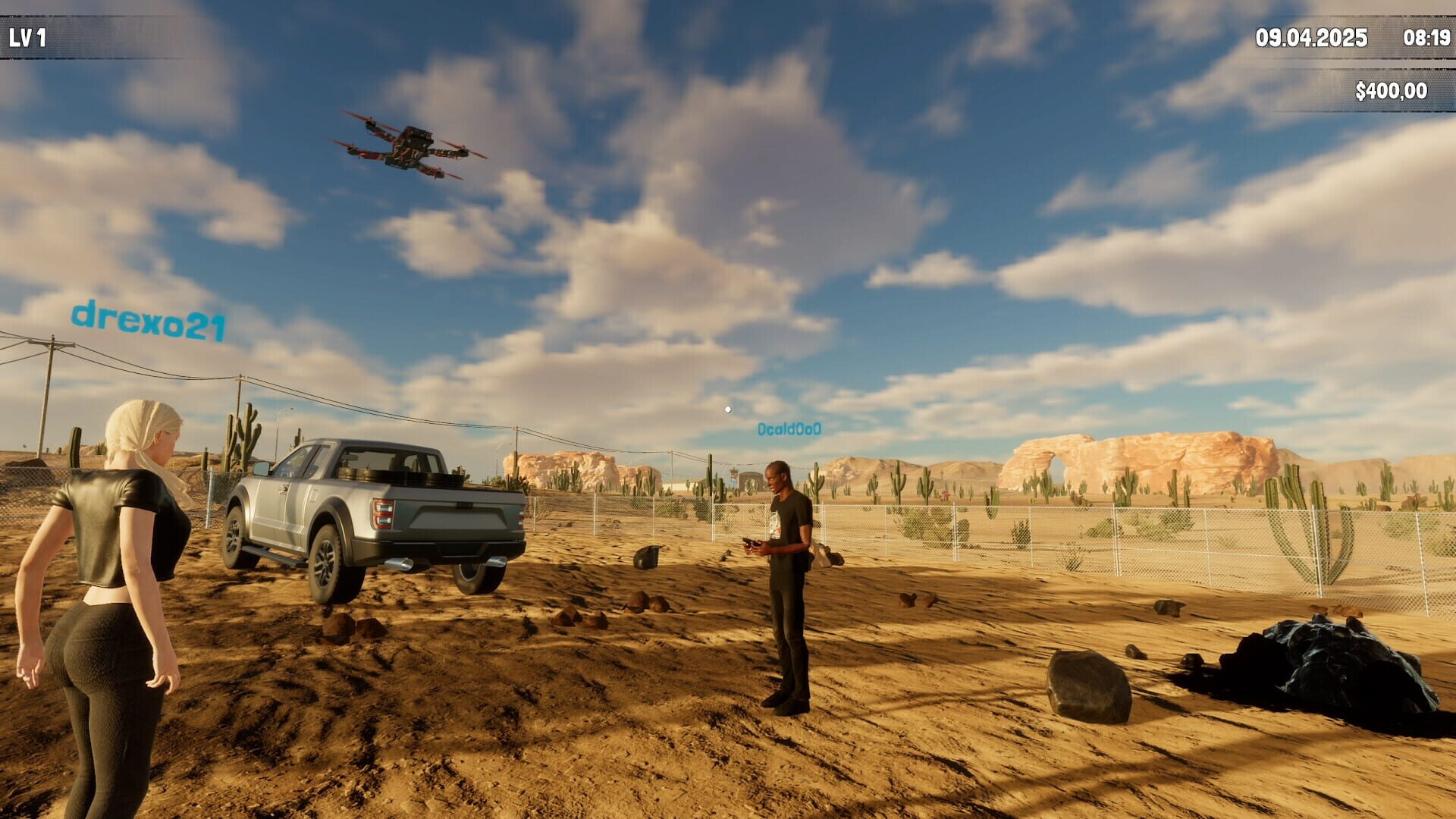1456x819 pixels.
Task: Click the drone controller in the man's hands
Action: coord(751,544)
